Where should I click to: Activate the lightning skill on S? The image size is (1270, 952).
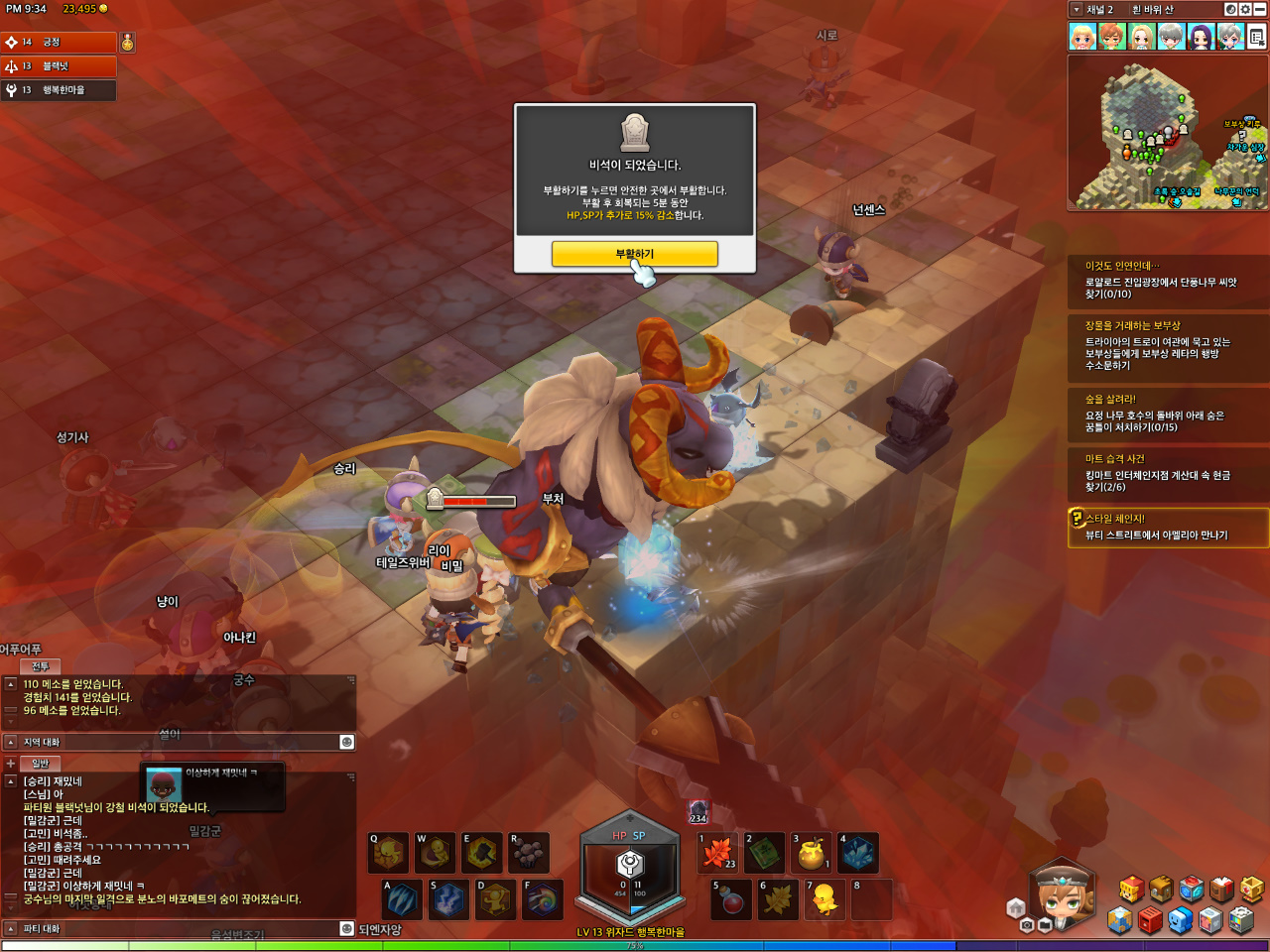tap(448, 899)
